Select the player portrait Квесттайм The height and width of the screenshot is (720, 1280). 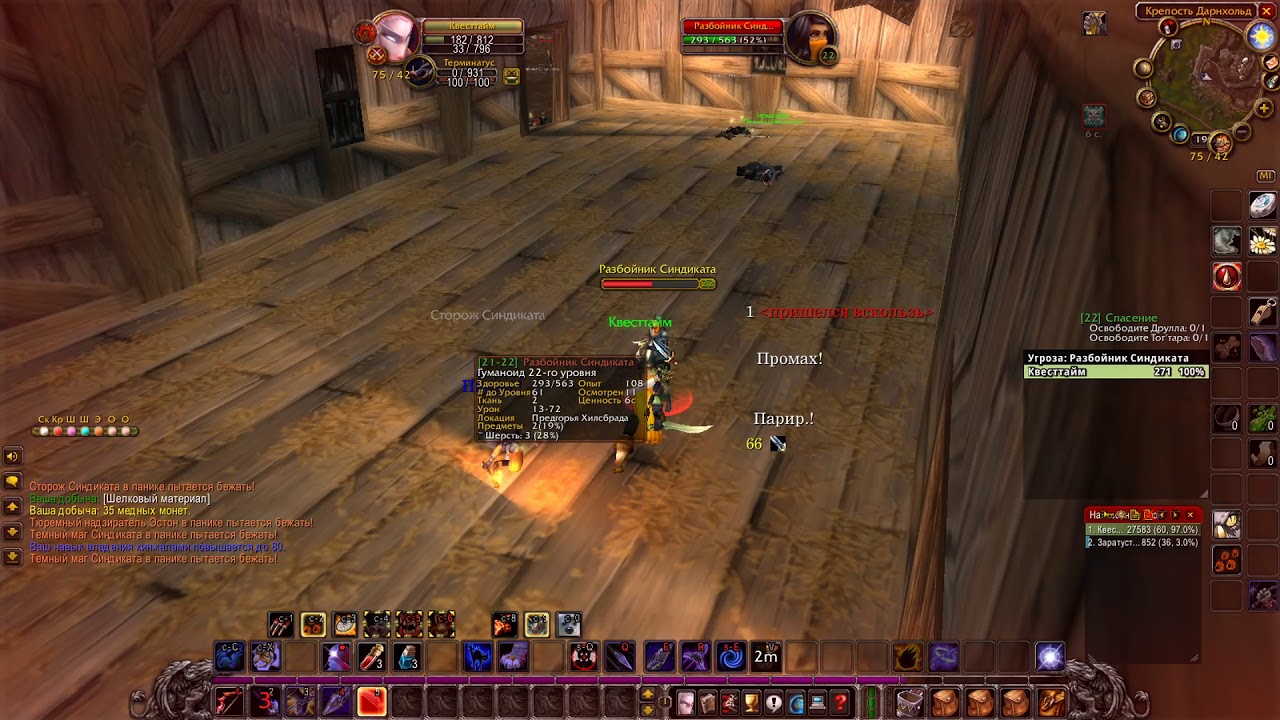[x=398, y=38]
